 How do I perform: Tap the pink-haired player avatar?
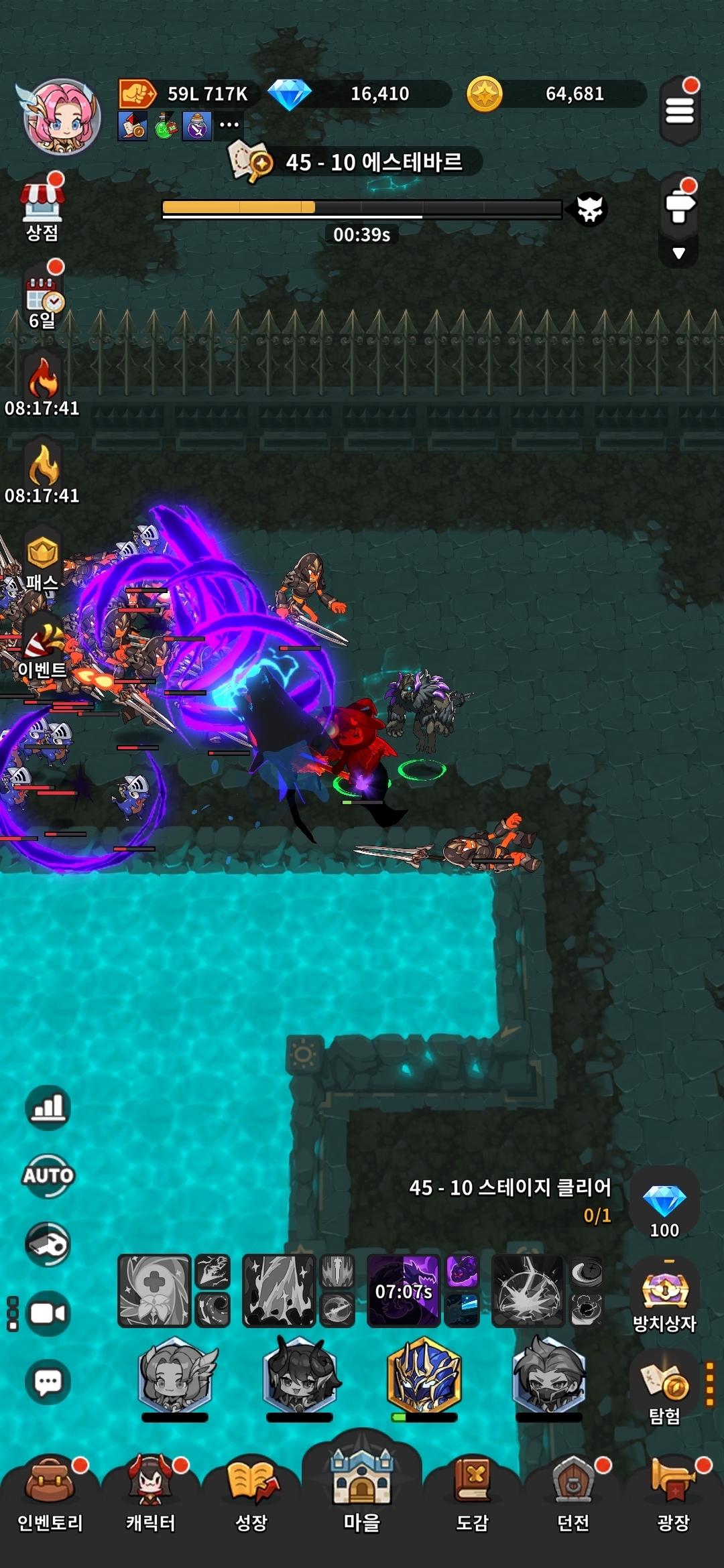(x=62, y=117)
